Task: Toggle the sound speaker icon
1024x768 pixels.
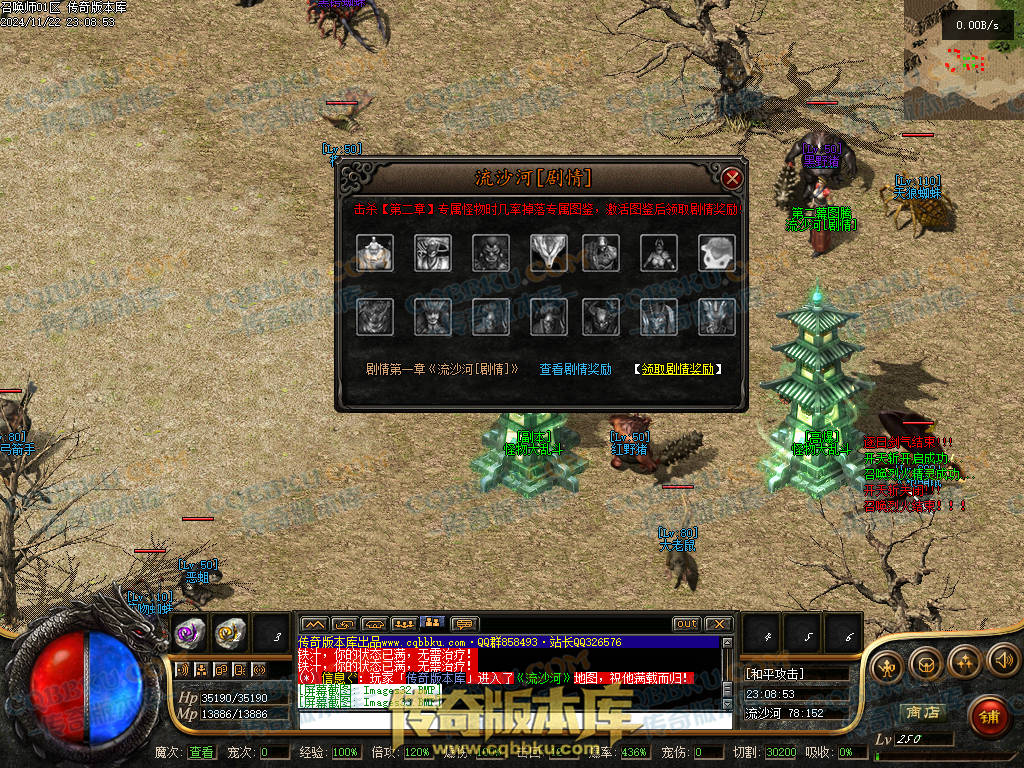Action: pos(1003,661)
